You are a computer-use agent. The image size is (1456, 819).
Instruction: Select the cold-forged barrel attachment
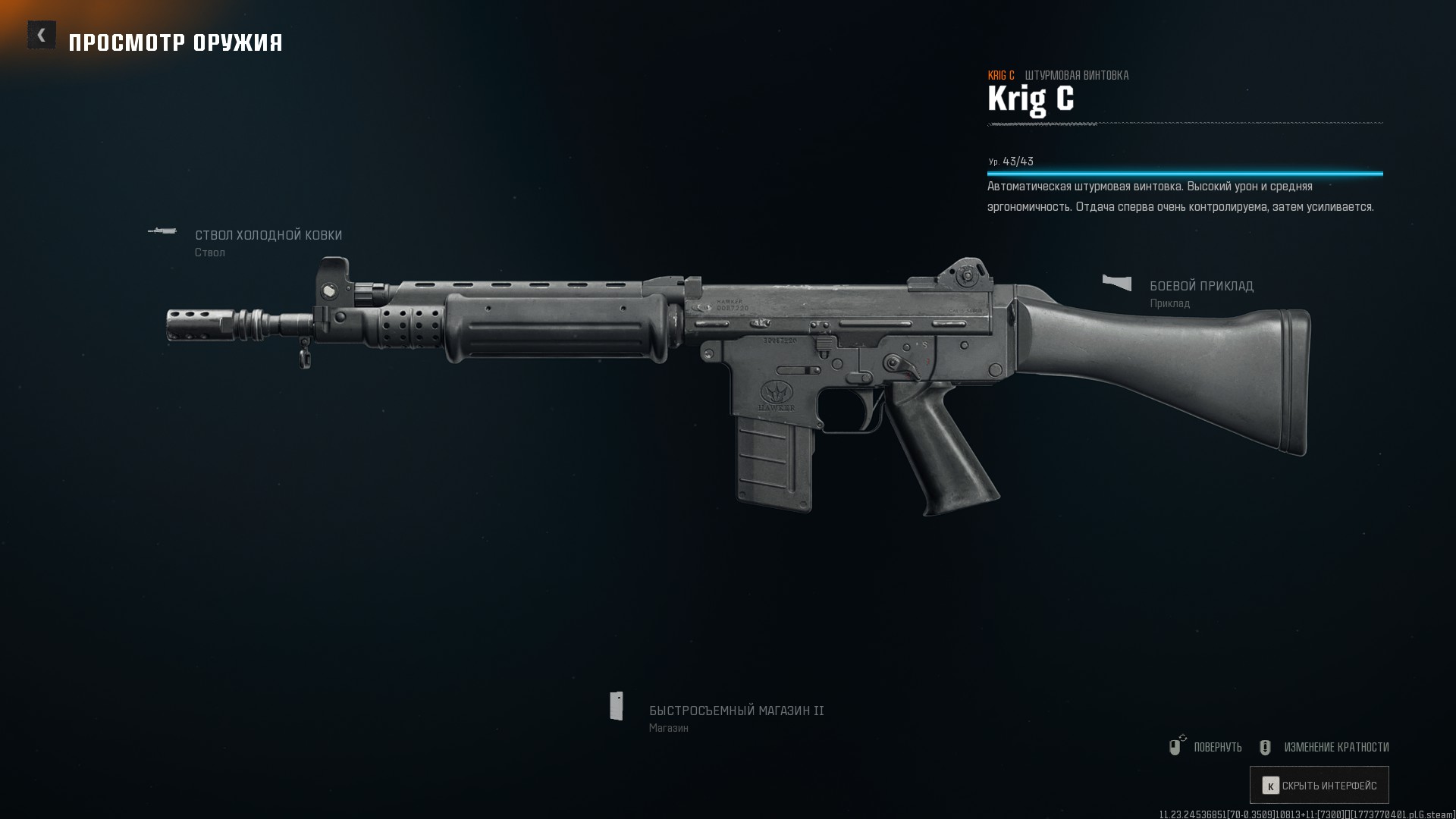(268, 236)
